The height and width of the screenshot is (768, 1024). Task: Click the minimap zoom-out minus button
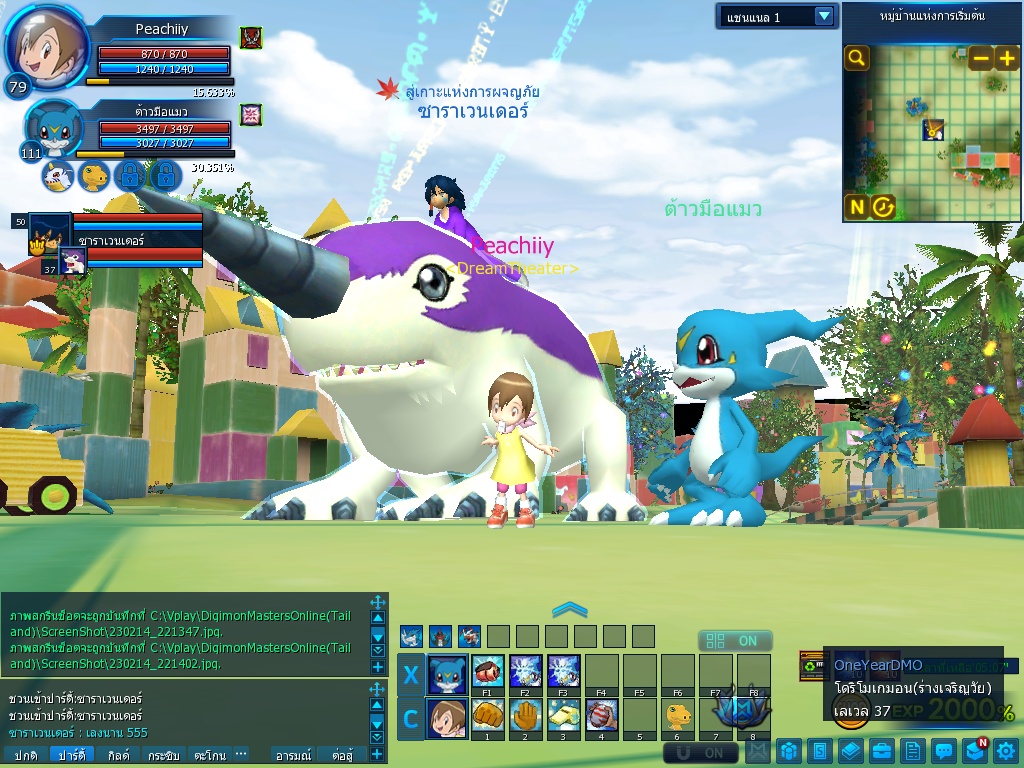point(980,58)
